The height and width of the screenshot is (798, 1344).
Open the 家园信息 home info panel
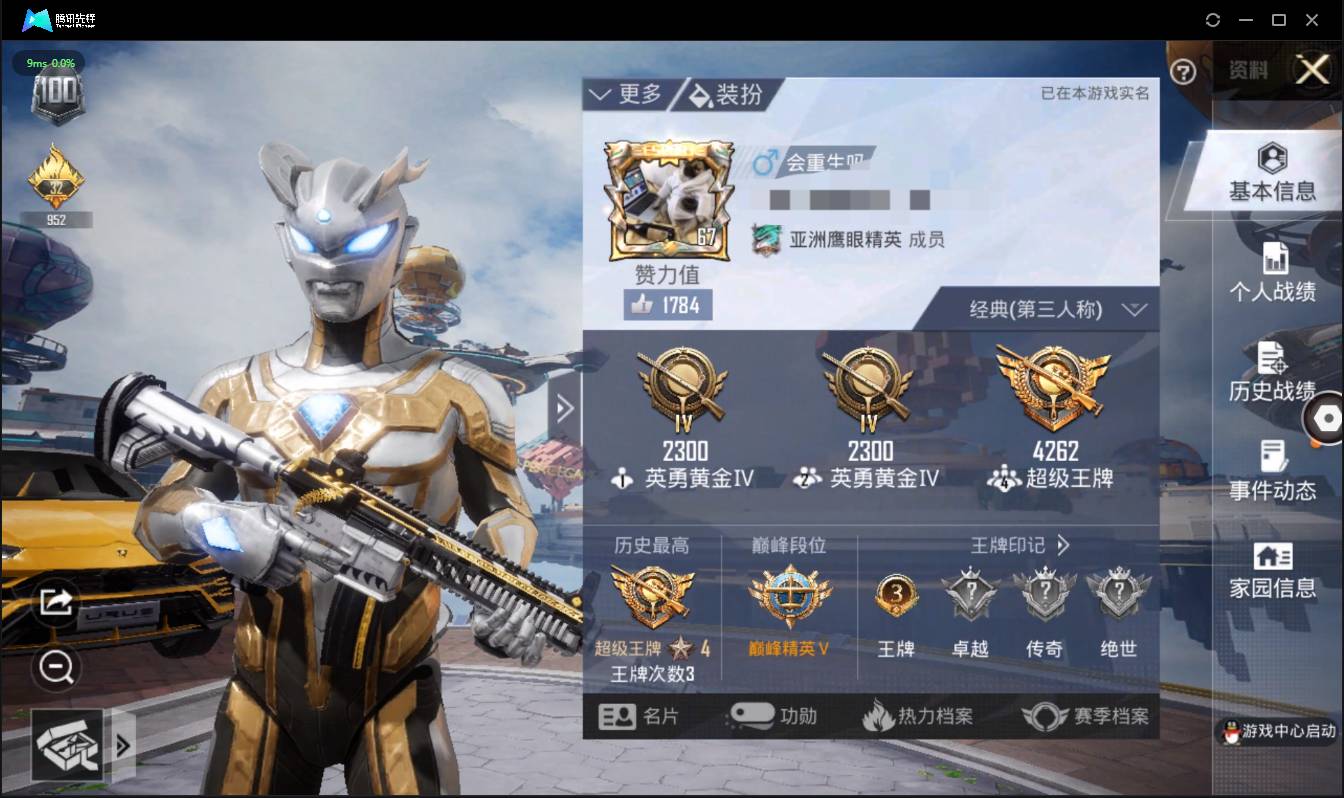point(1272,570)
